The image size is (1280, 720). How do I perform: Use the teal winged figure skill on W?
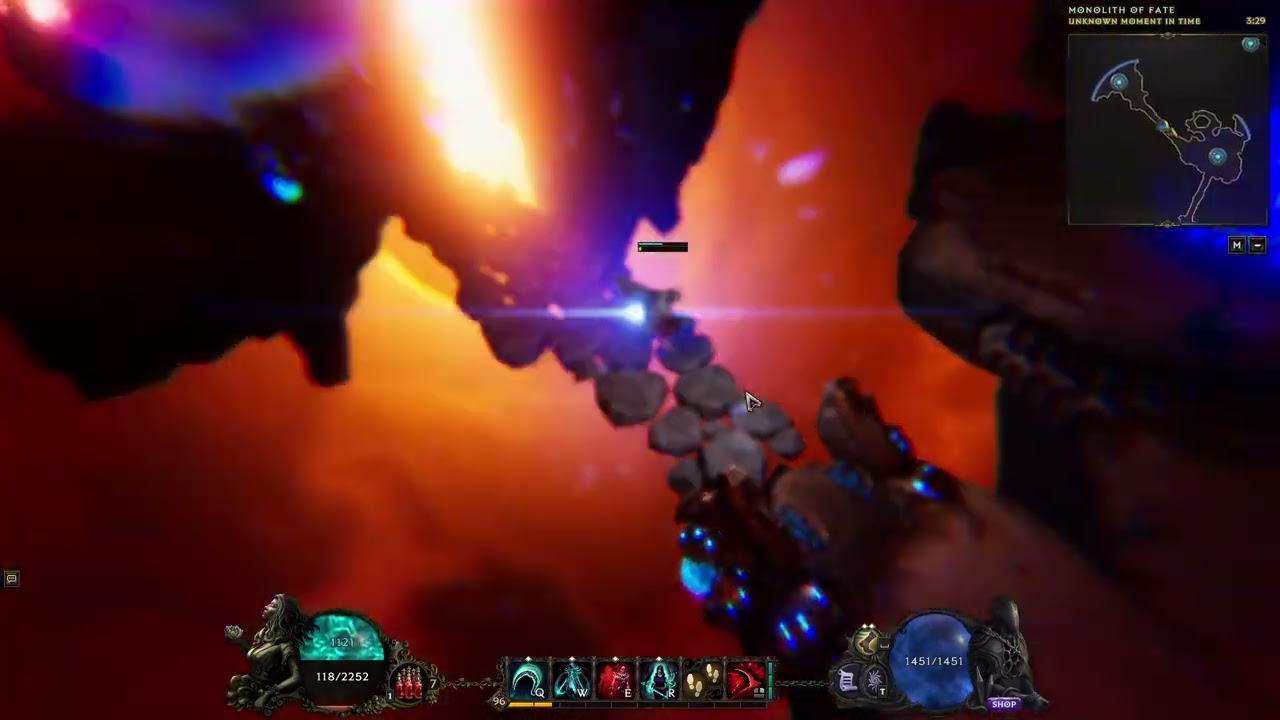pyautogui.click(x=571, y=680)
